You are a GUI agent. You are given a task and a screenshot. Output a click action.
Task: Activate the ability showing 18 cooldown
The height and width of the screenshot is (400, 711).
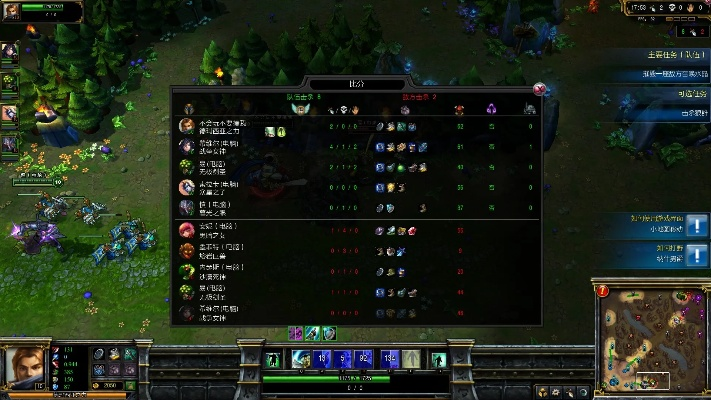(x=321, y=358)
